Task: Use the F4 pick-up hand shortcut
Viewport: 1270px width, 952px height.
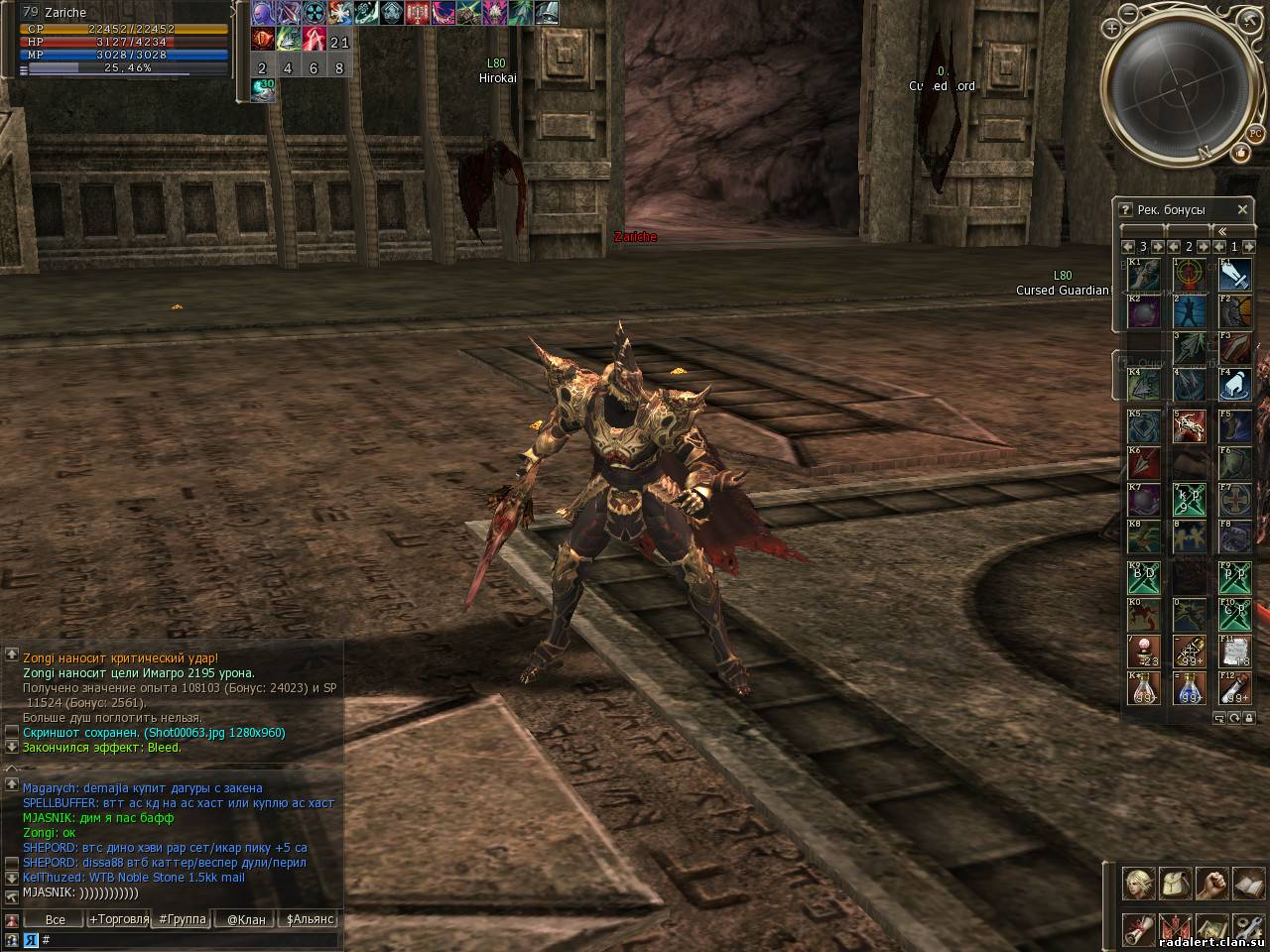Action: tap(1235, 385)
